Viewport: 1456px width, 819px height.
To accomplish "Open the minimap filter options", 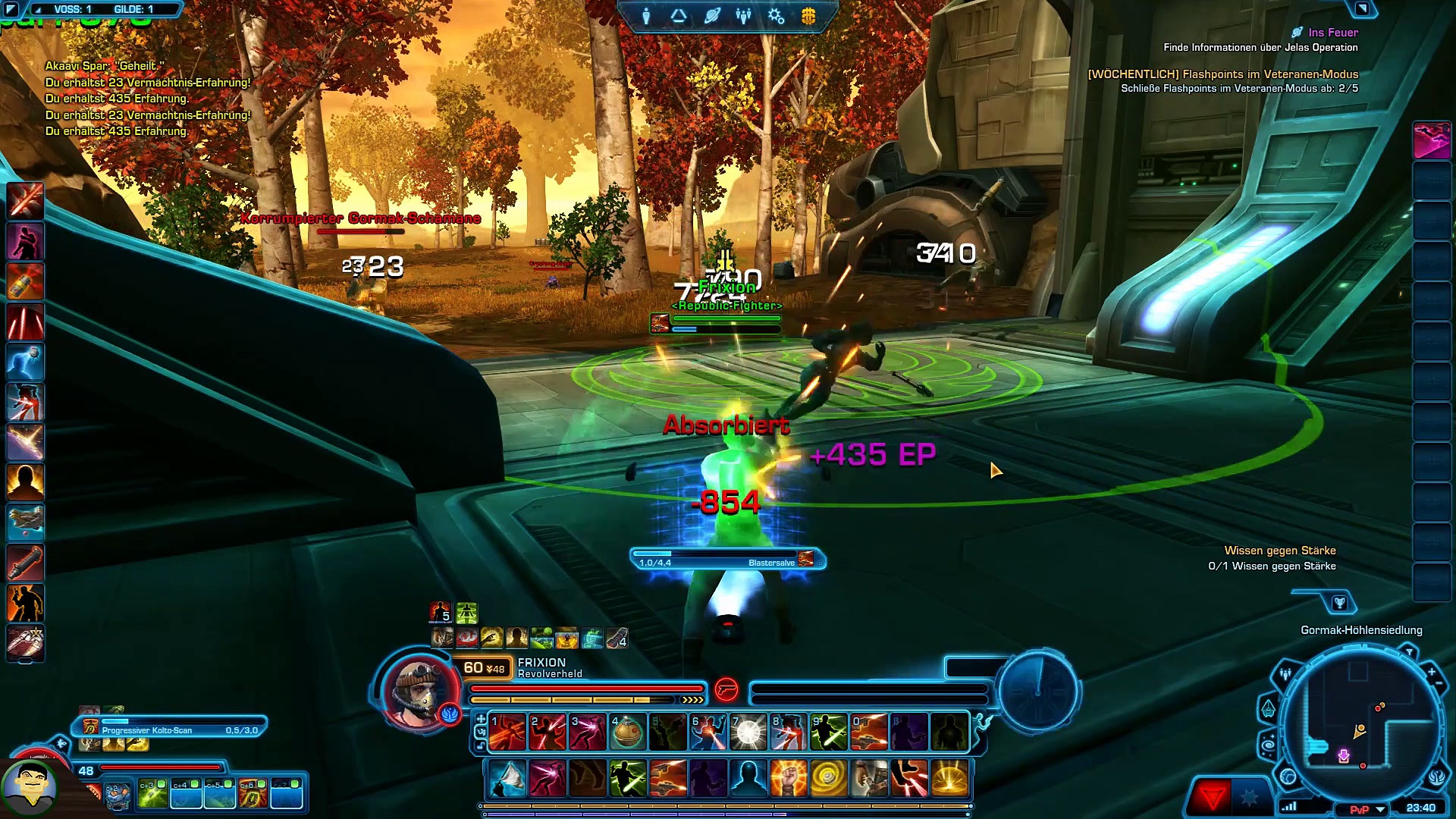I will tap(1410, 652).
